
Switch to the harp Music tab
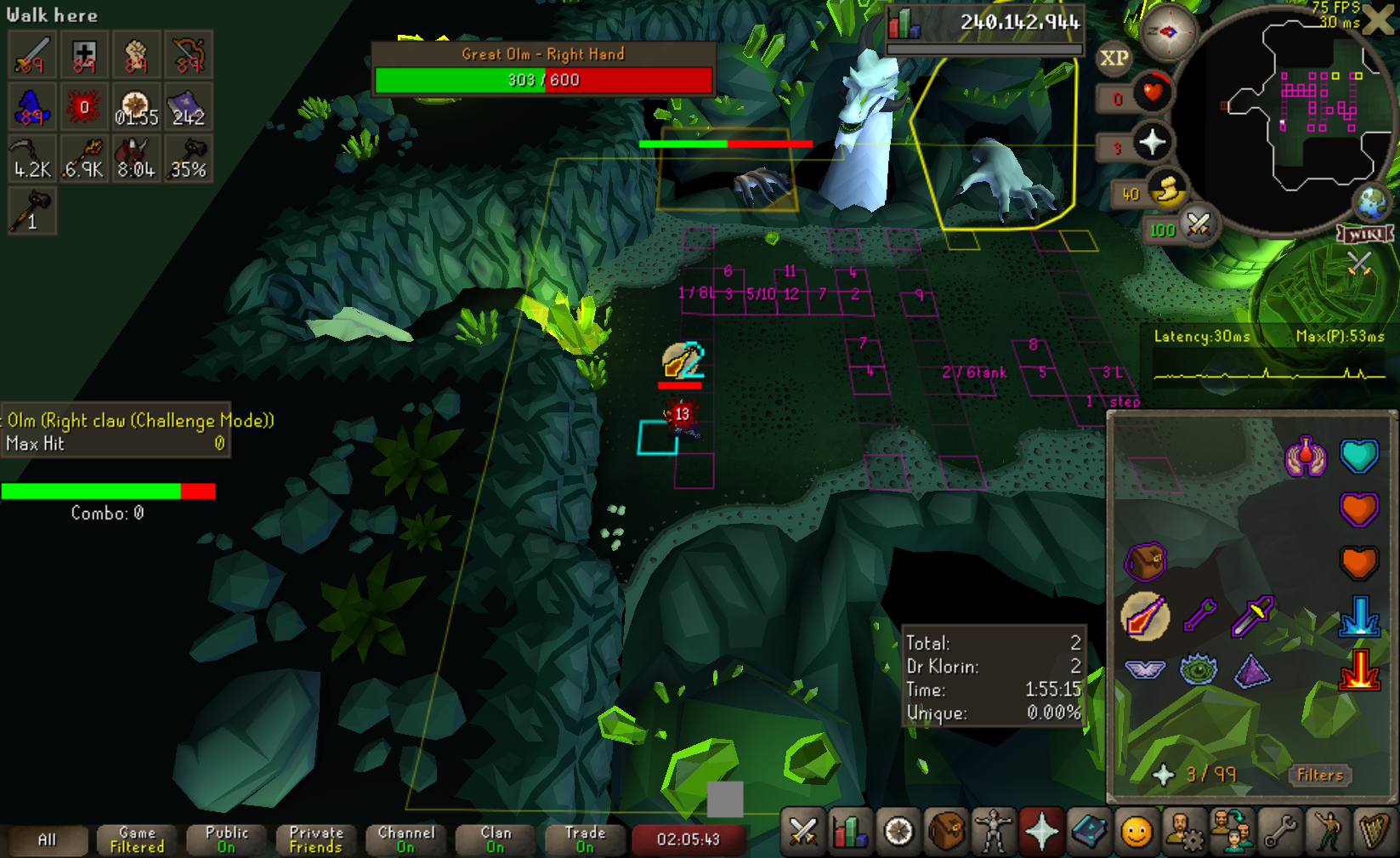[1374, 831]
